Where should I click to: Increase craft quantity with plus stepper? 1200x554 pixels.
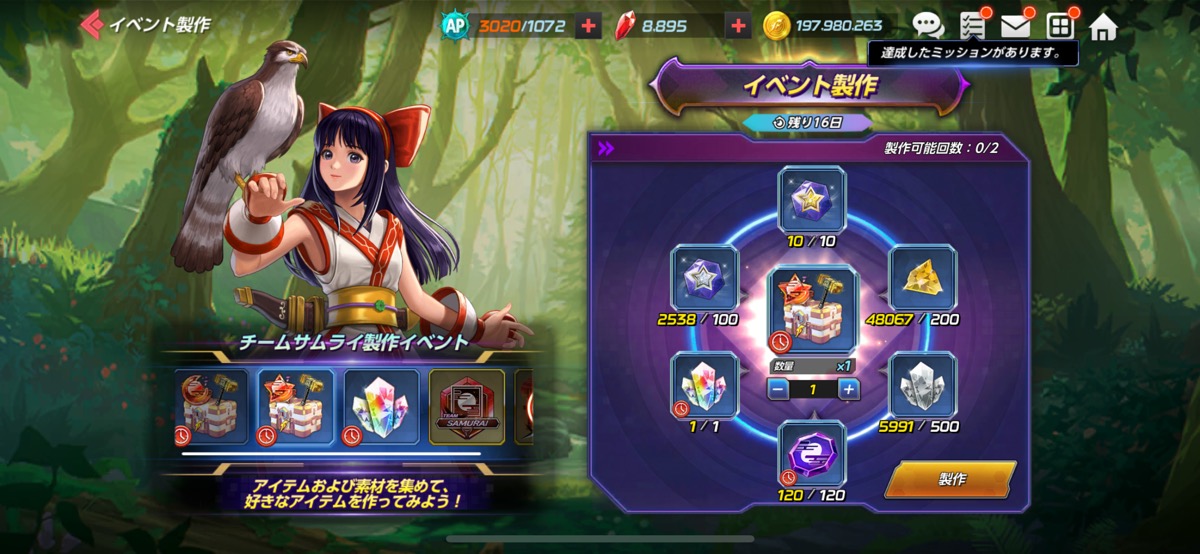pyautogui.click(x=849, y=389)
